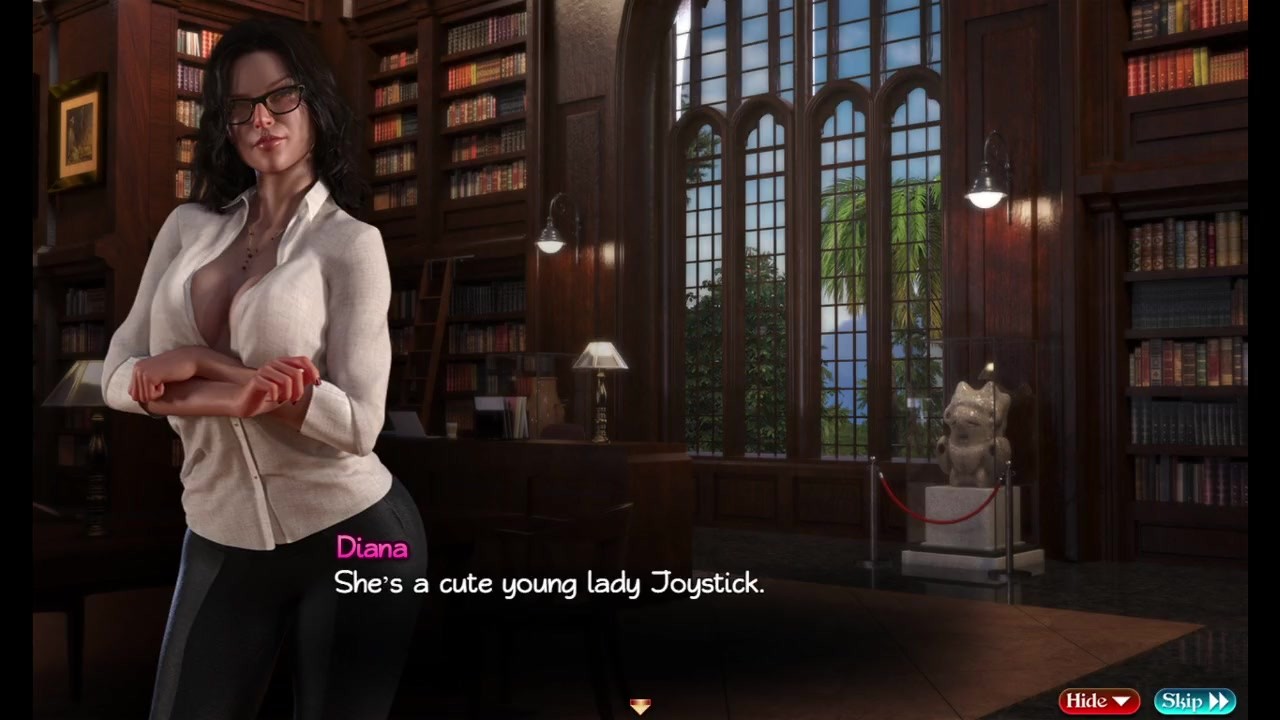
Task: Advance dialogue with the orange arrow indicator
Action: 640,706
